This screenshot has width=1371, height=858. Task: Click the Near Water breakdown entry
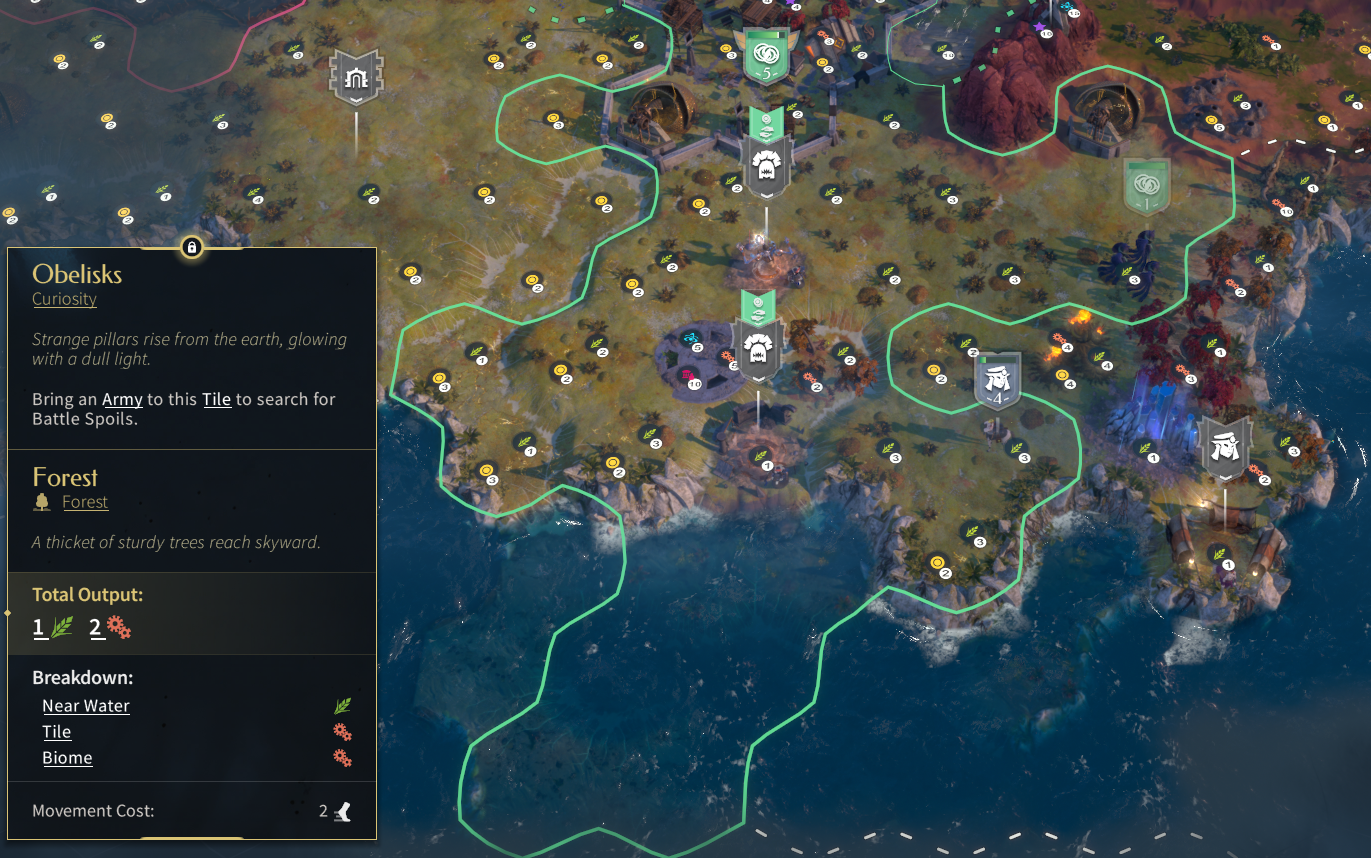click(x=85, y=705)
